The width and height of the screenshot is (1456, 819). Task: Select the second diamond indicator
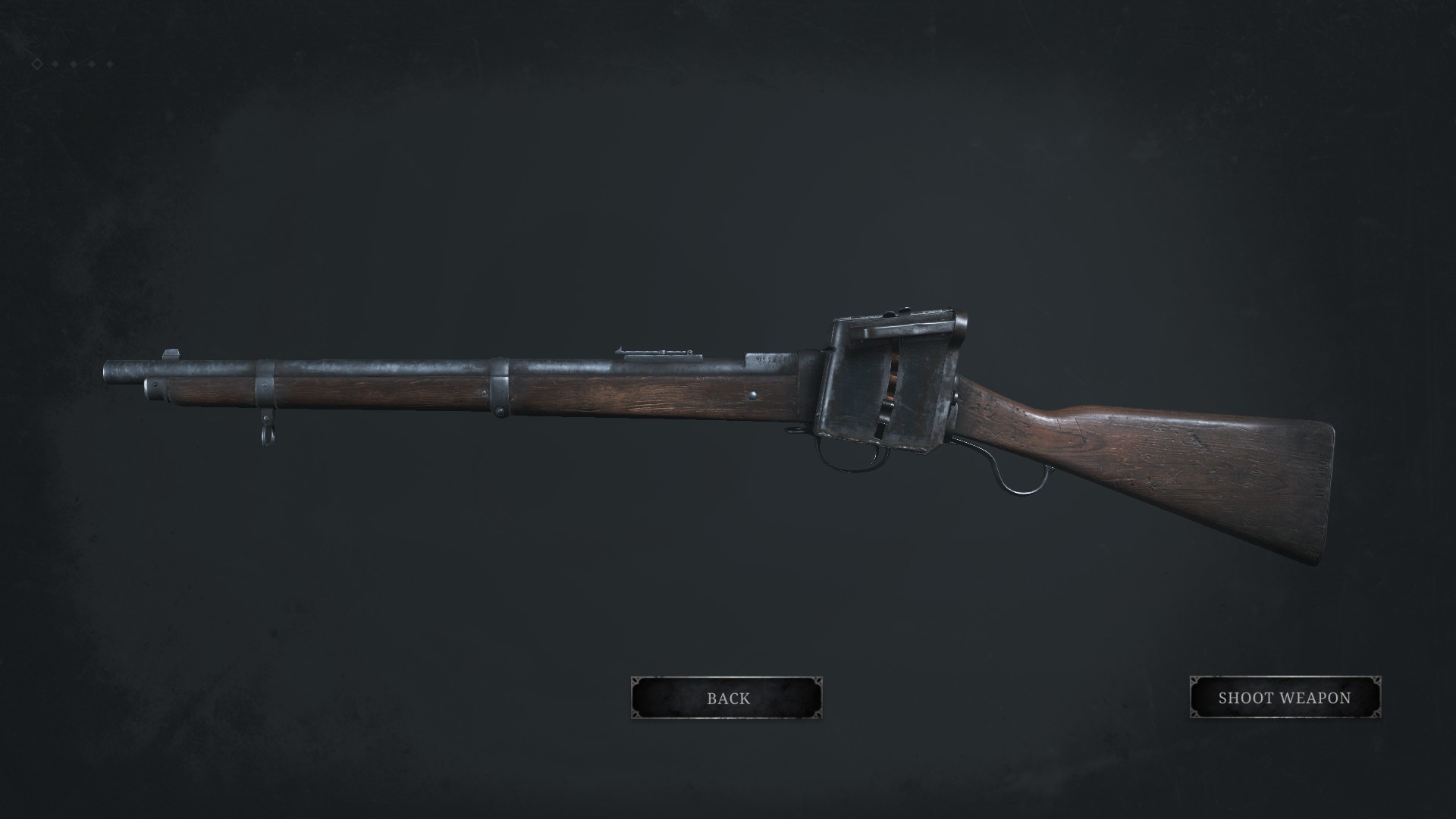click(55, 64)
